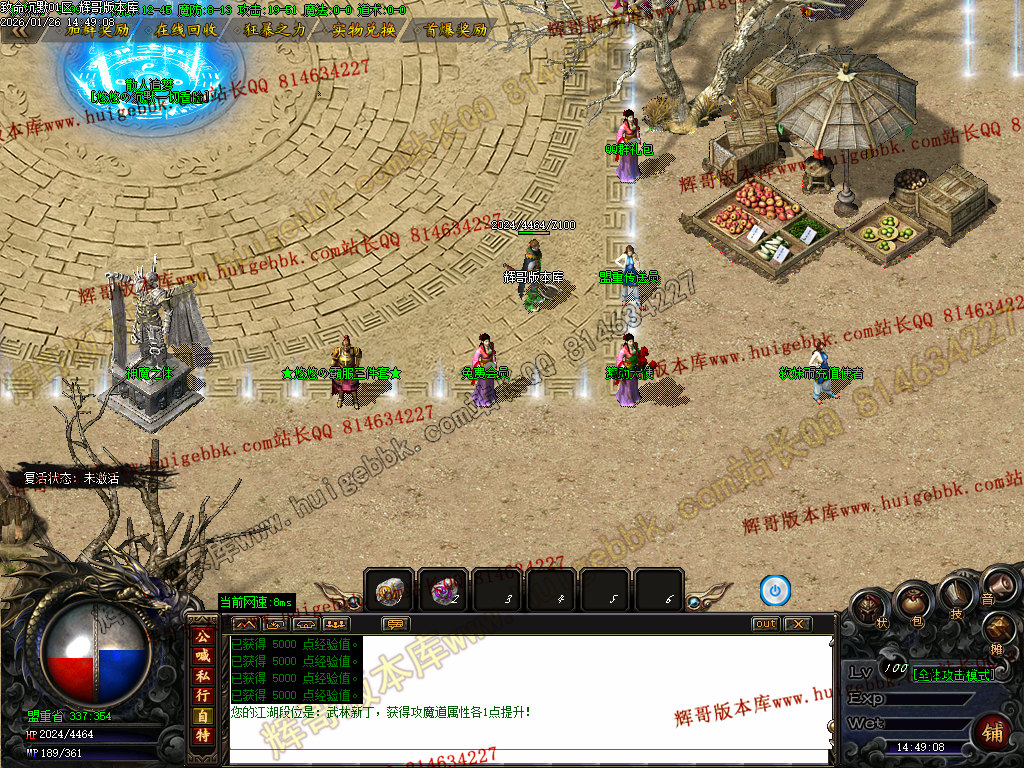Open the bag inventory icon (包)
The image size is (1024, 768).
(x=912, y=603)
